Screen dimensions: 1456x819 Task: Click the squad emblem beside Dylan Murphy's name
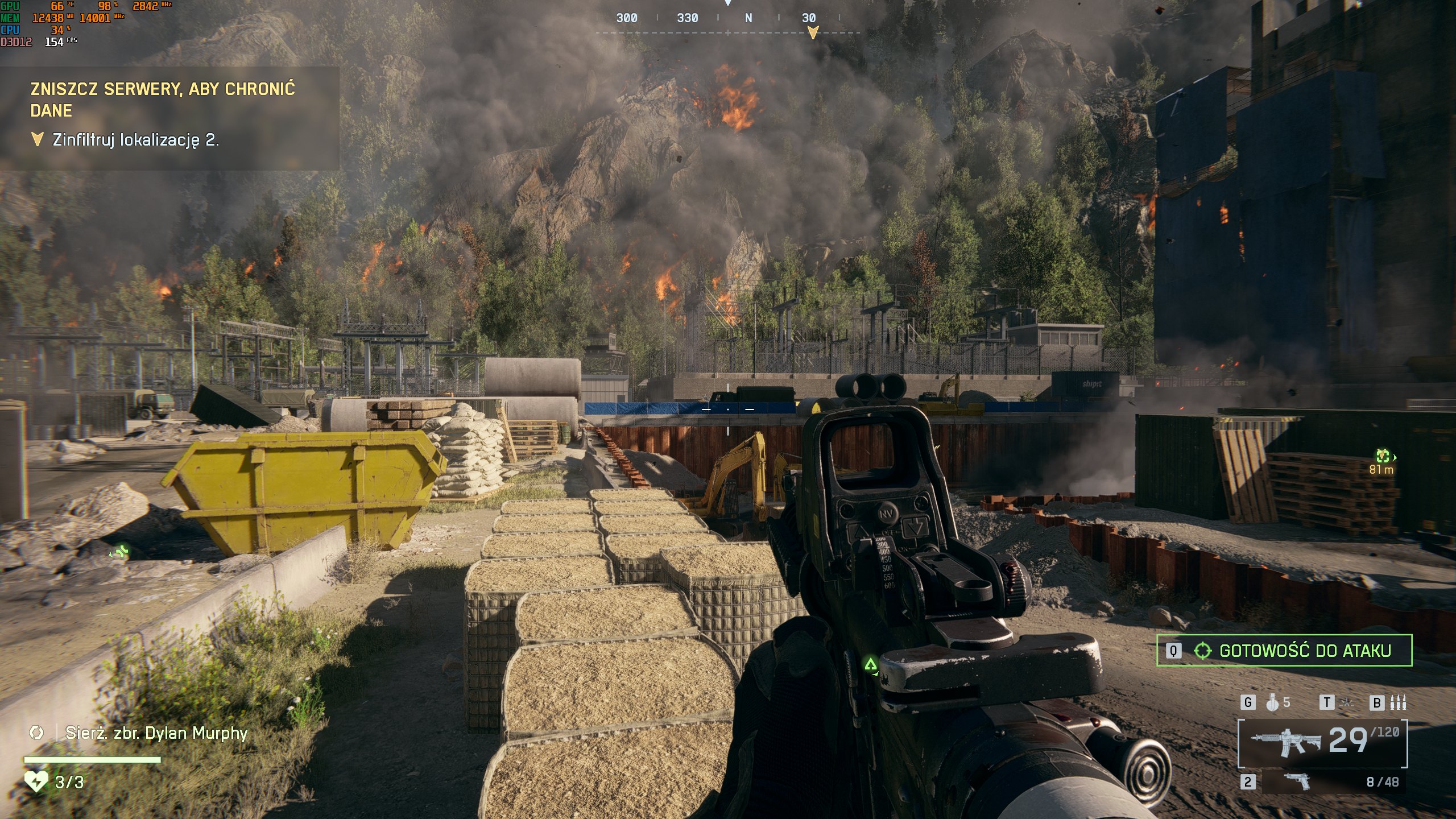[36, 733]
